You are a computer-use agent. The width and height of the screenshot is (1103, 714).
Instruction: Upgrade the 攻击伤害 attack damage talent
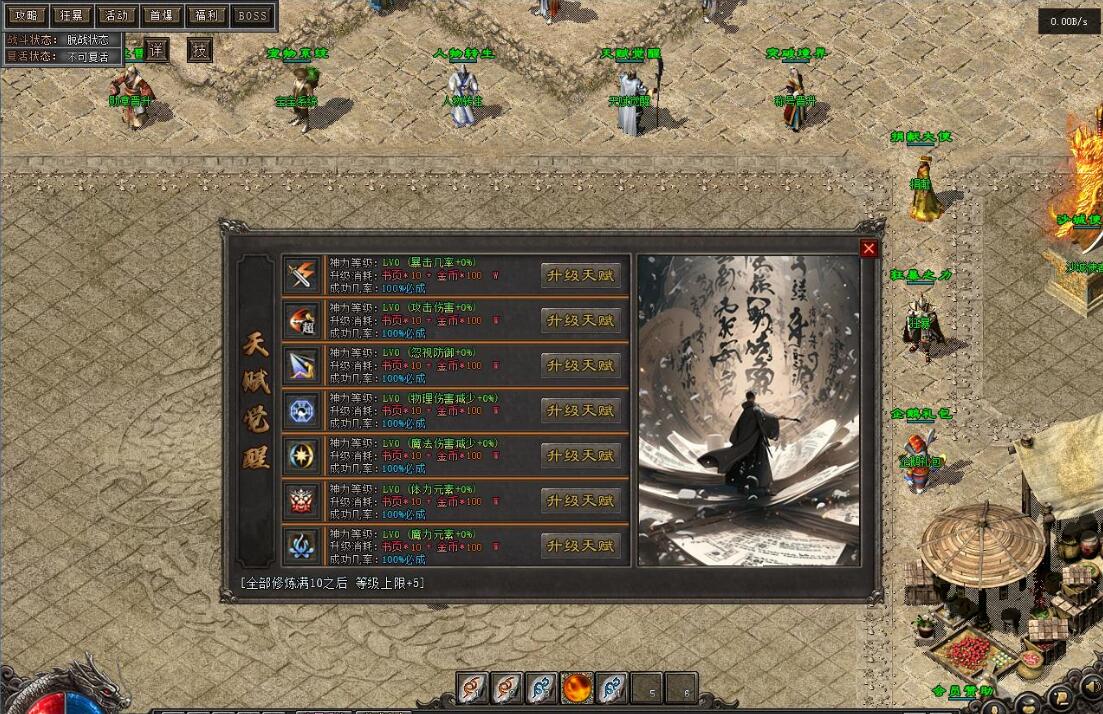click(580, 321)
